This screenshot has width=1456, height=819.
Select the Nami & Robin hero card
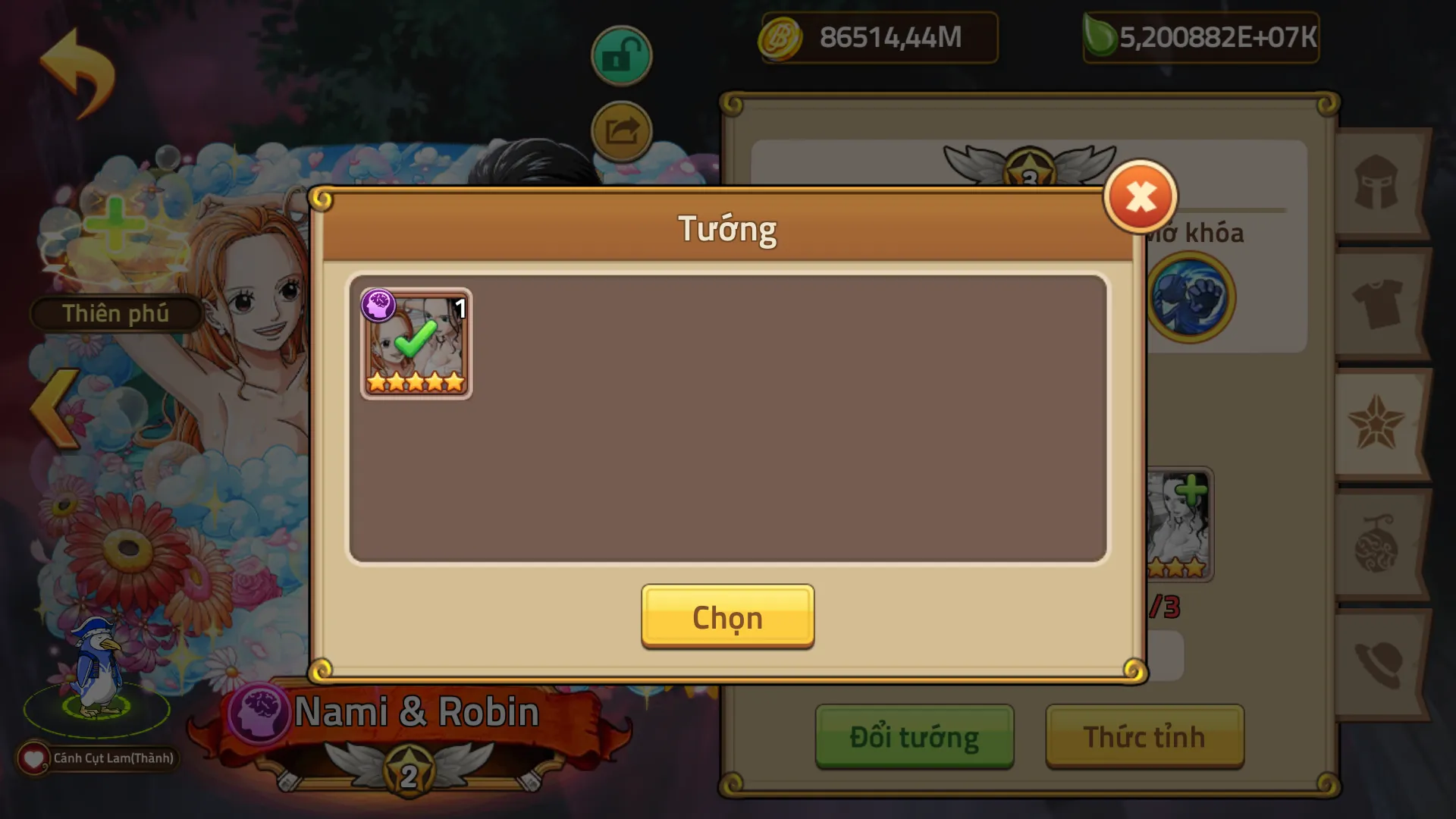click(x=416, y=344)
